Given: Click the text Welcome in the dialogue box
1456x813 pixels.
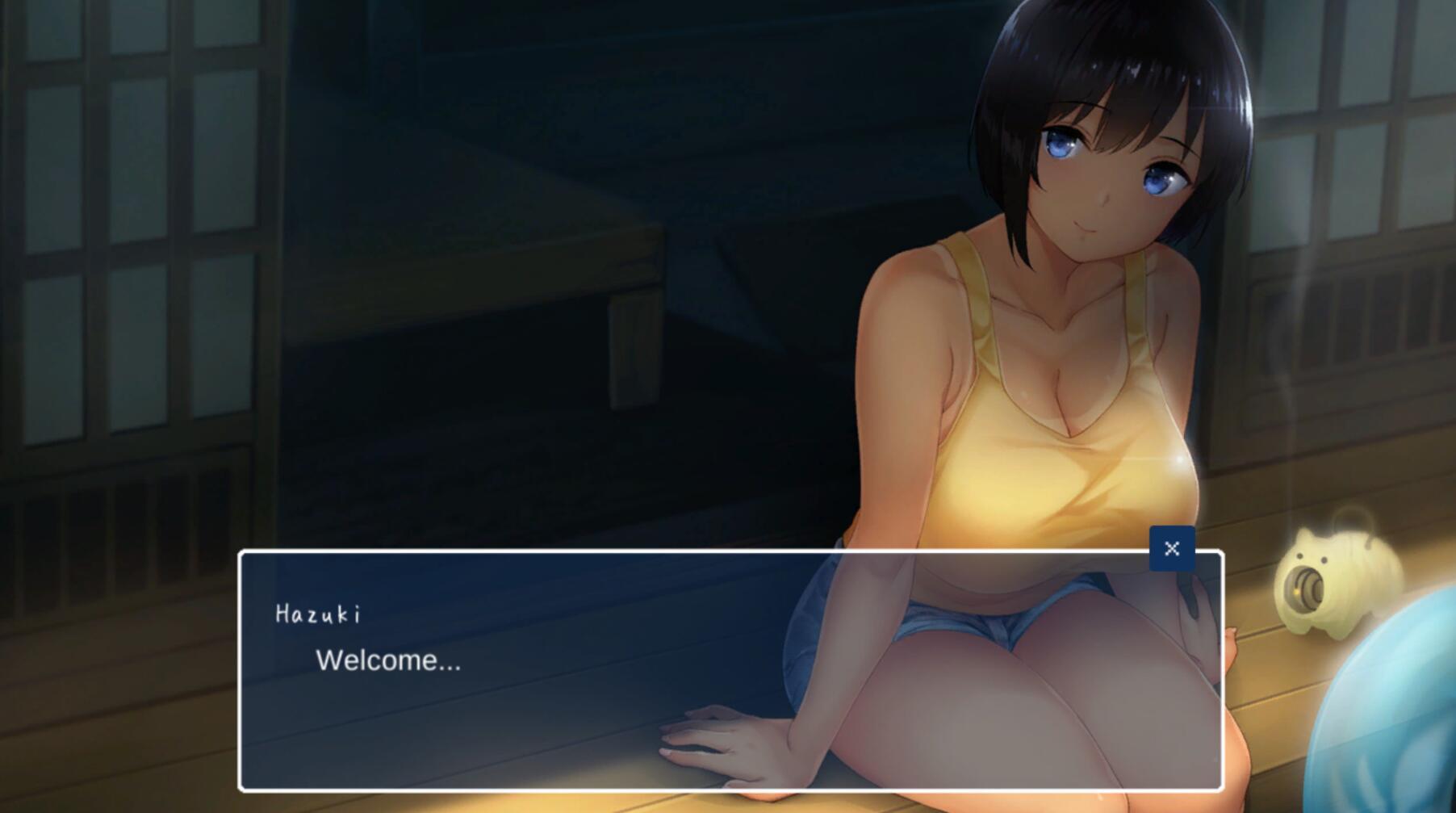Looking at the screenshot, I should coord(391,661).
